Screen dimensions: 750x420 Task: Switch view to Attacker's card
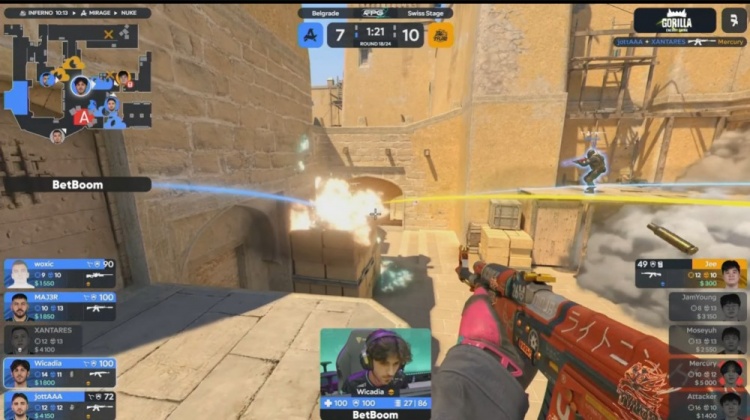(707, 404)
